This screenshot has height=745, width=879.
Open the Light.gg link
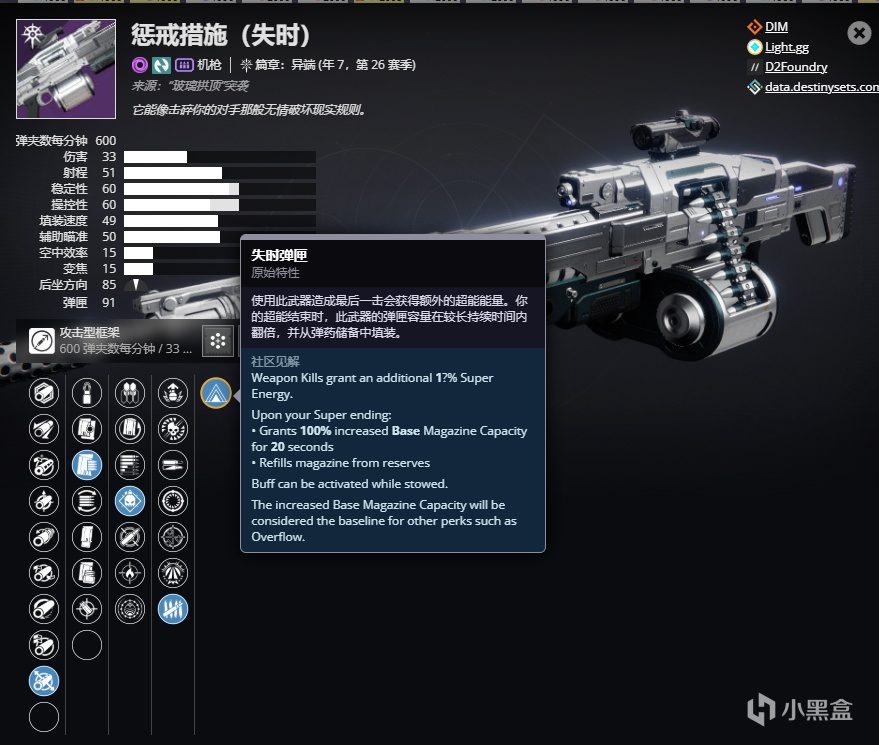[786, 47]
